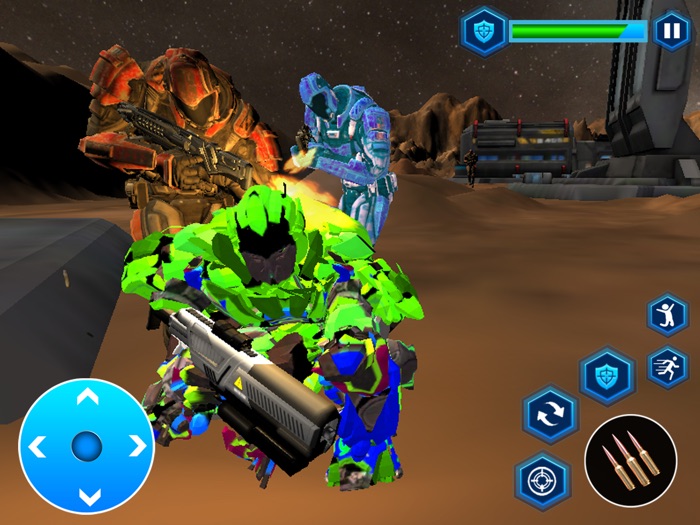Screen dimensions: 700x525
Task: Activate the circular-arrows swap button
Action: [x=549, y=414]
